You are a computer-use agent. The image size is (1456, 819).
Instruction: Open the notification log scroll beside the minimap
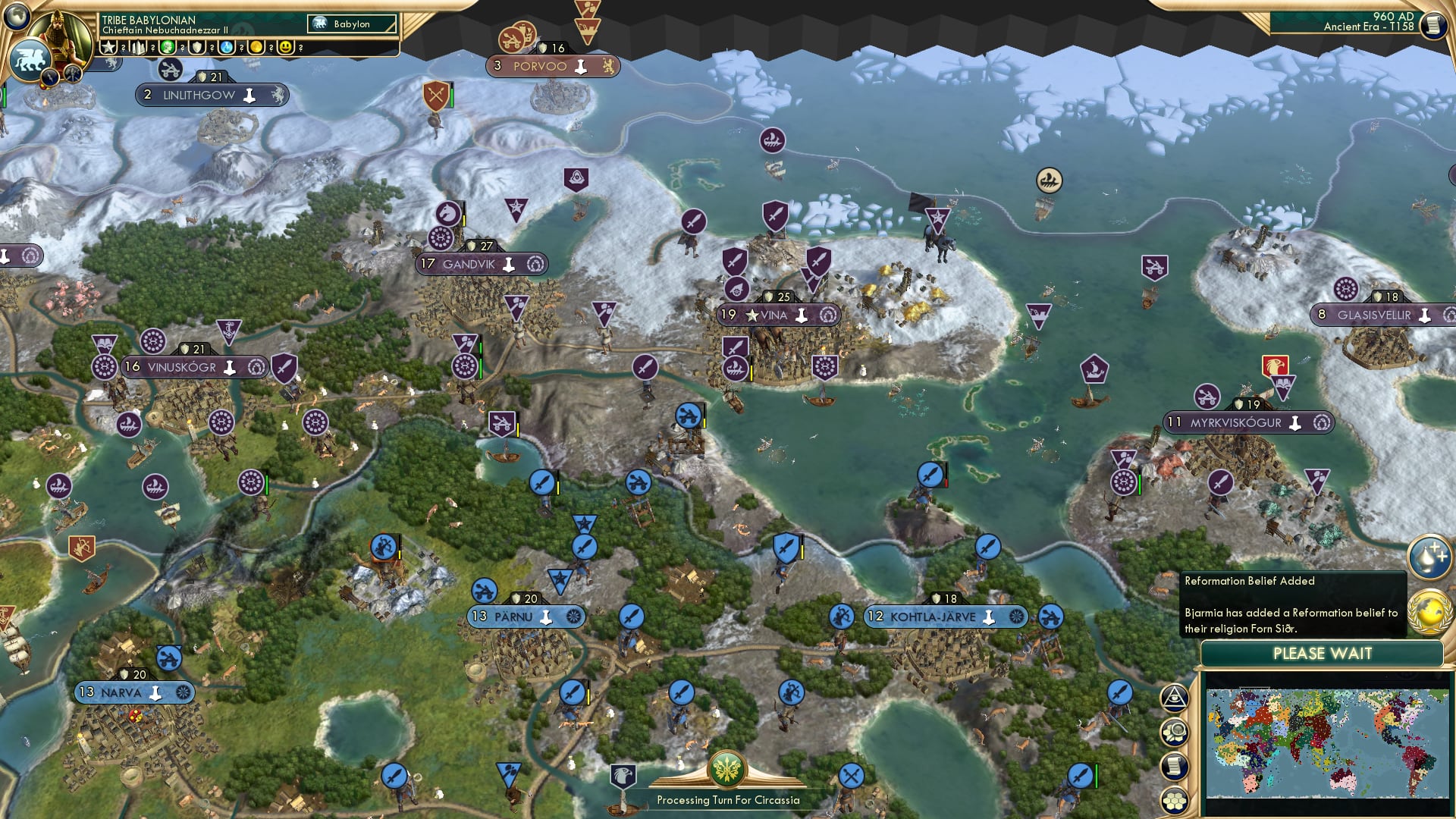1175,764
